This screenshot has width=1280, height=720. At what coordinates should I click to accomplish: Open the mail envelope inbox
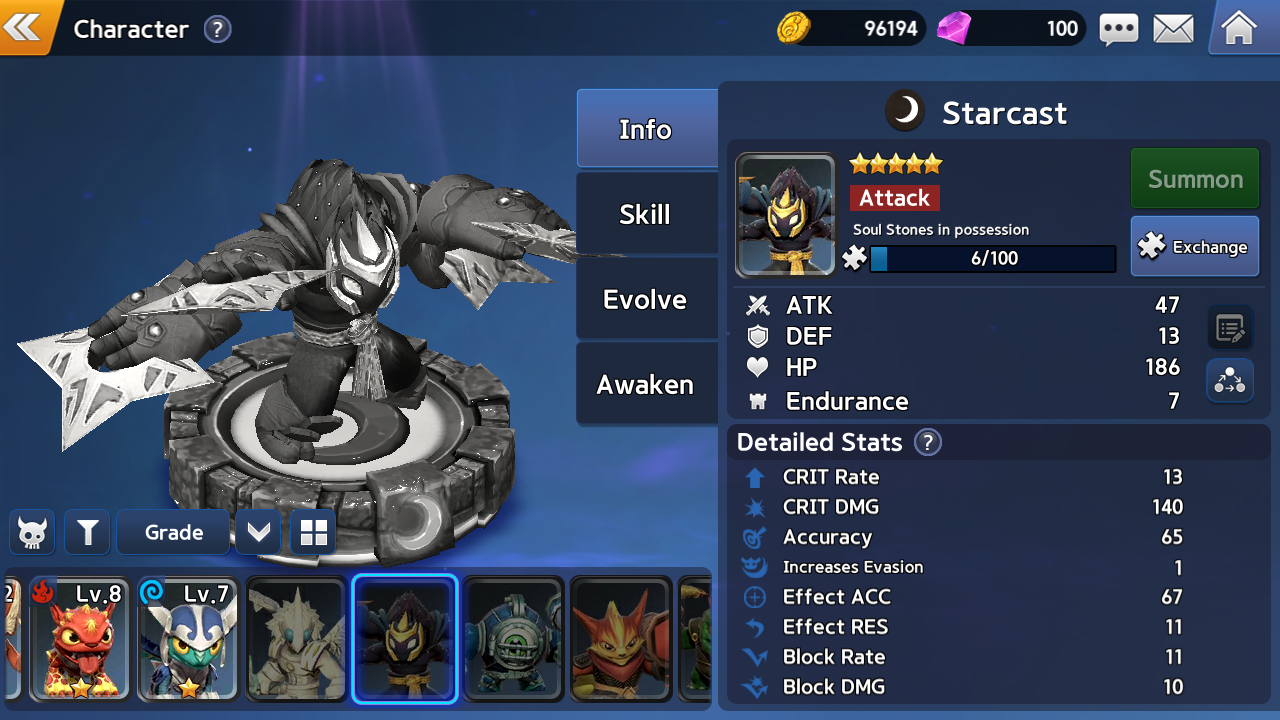pyautogui.click(x=1173, y=29)
